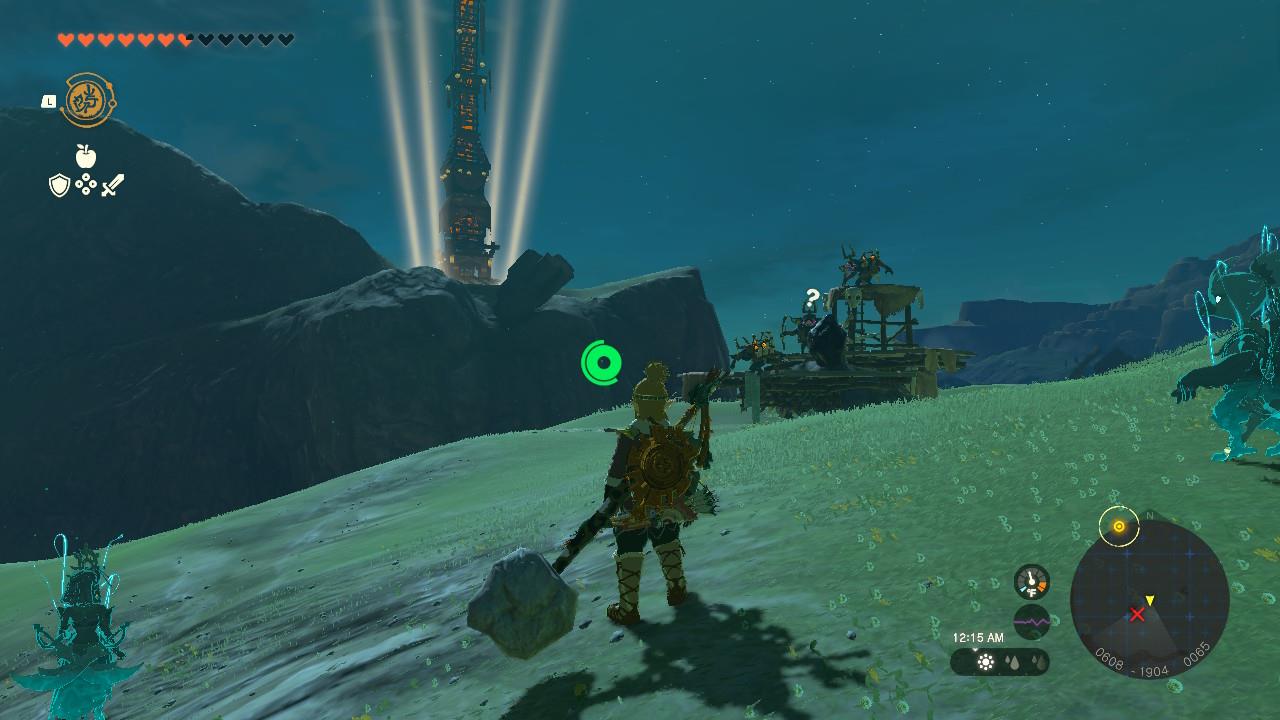Select the apple quick-item icon
1280x720 pixels.
pos(86,156)
